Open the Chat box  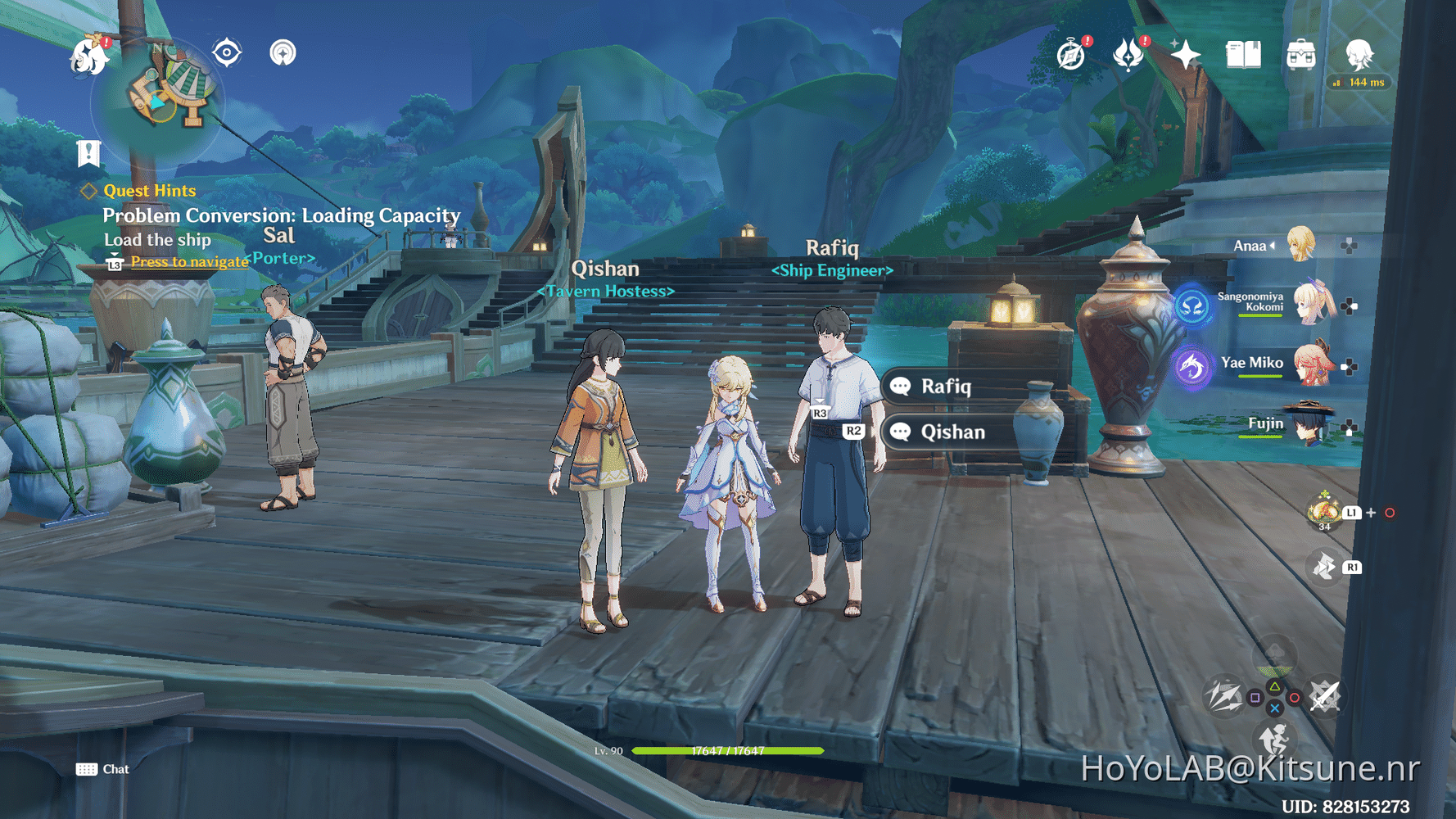pyautogui.click(x=103, y=769)
